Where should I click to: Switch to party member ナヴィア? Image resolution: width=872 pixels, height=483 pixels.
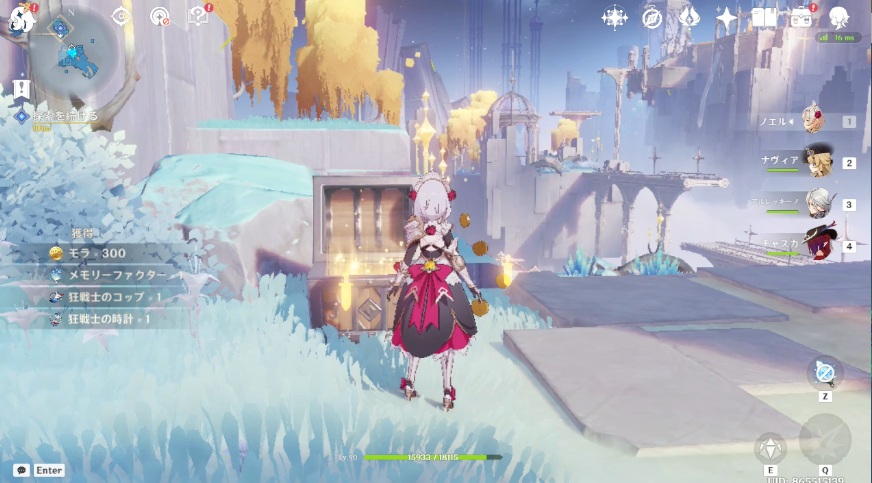[818, 163]
